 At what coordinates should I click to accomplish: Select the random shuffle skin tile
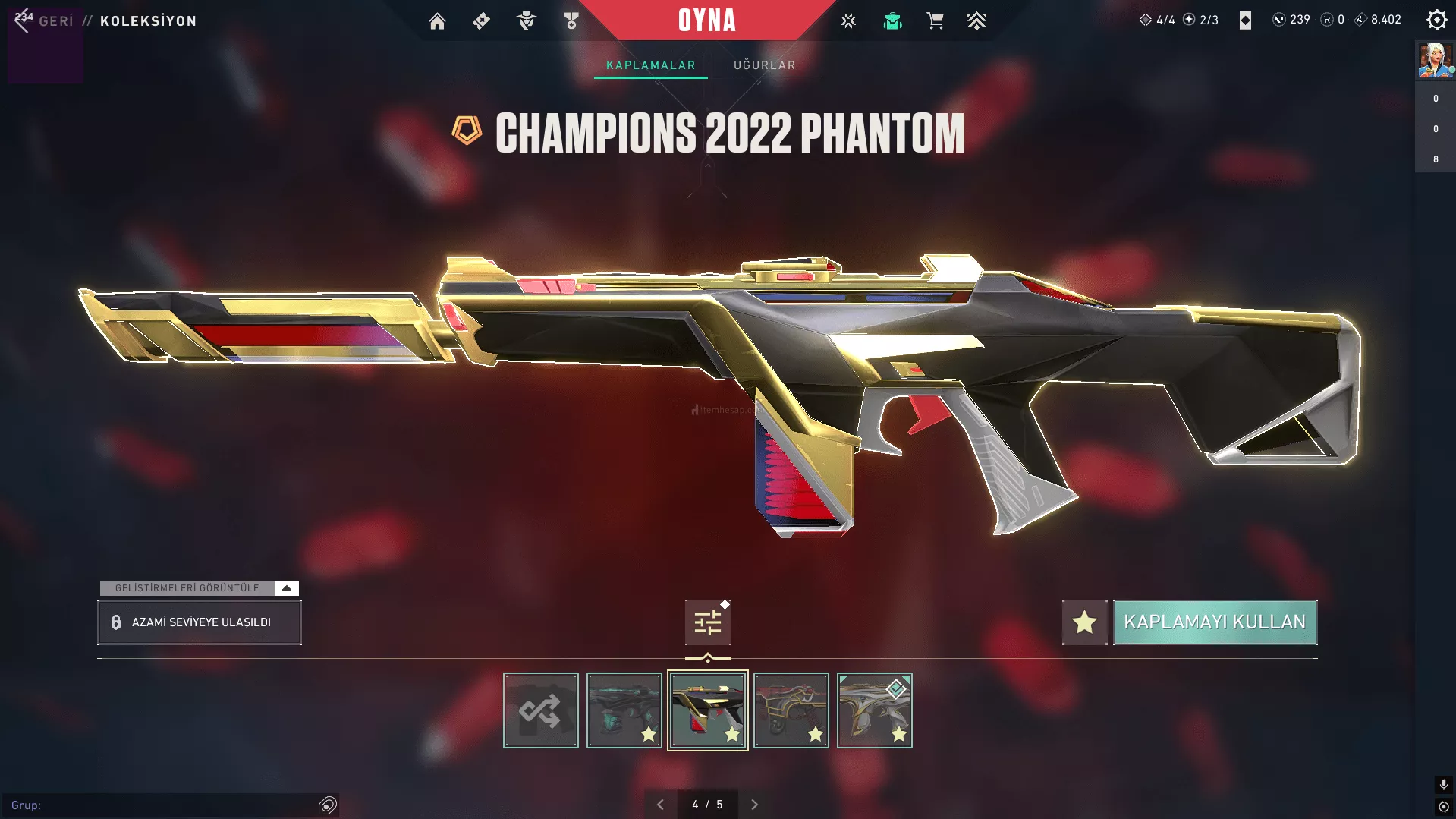click(x=540, y=711)
